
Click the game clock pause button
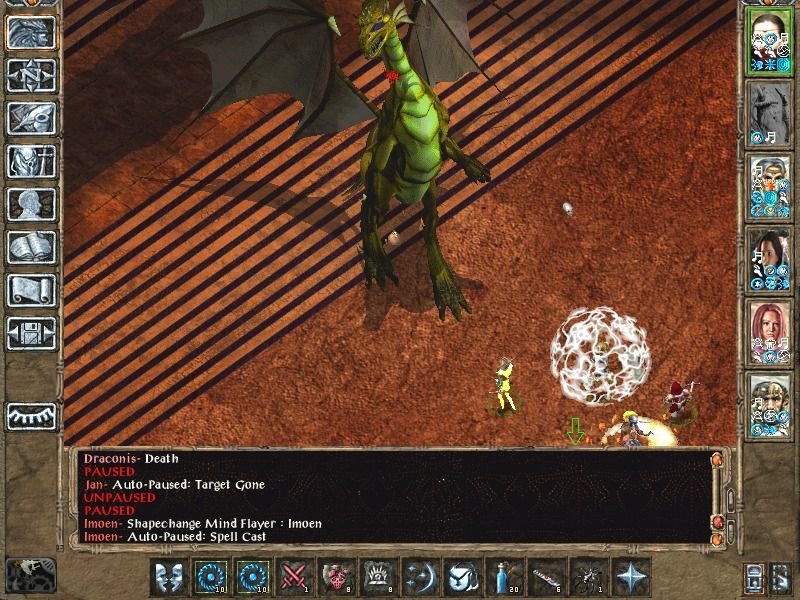(31, 574)
